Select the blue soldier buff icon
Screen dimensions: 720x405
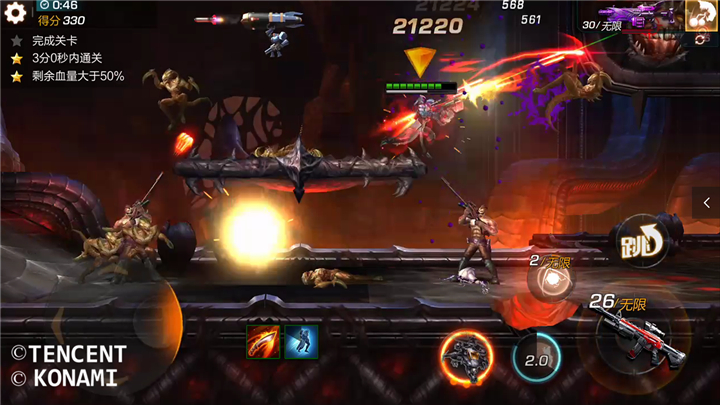[x=301, y=342]
